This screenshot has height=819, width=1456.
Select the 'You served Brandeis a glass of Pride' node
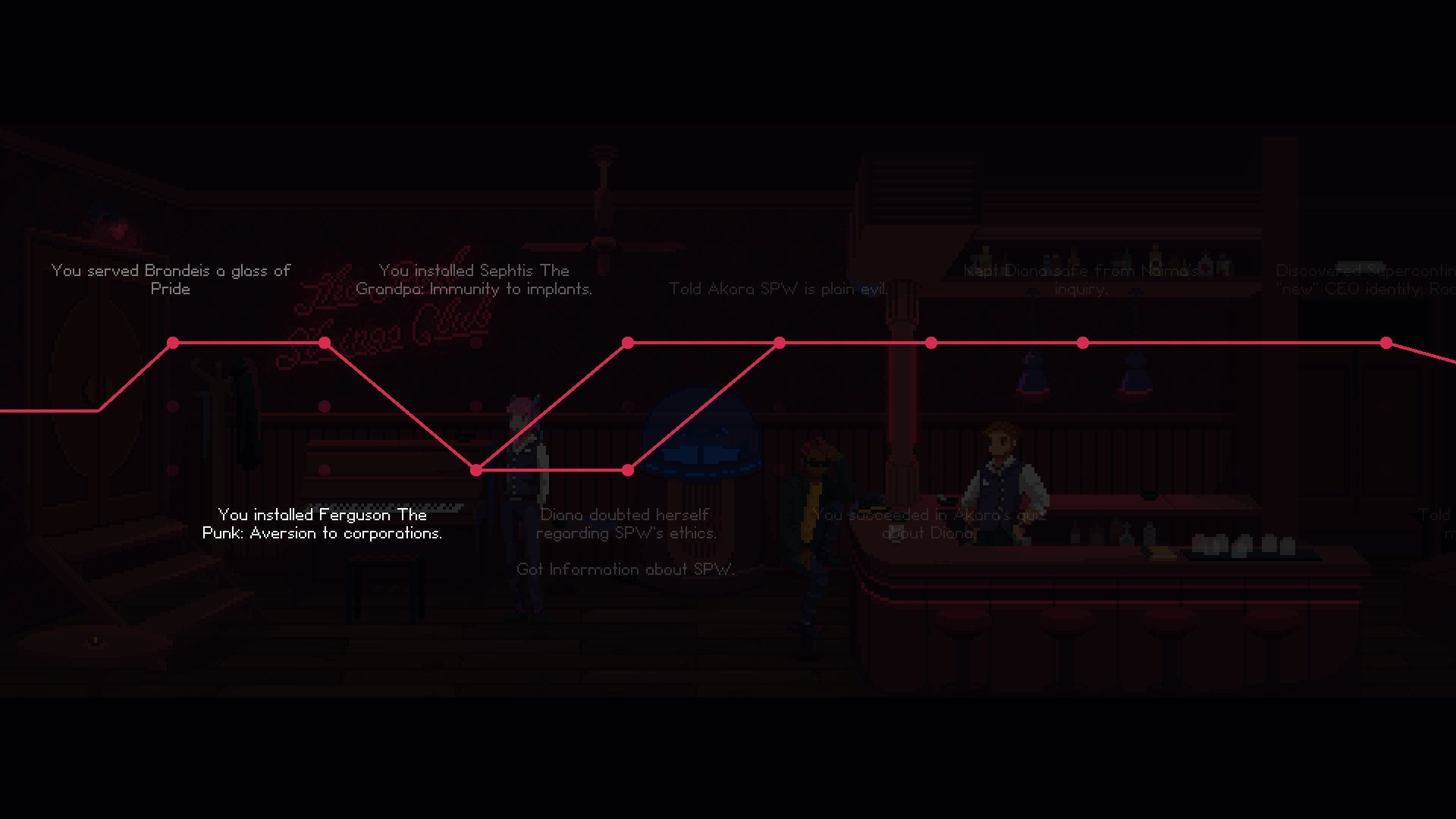[173, 343]
